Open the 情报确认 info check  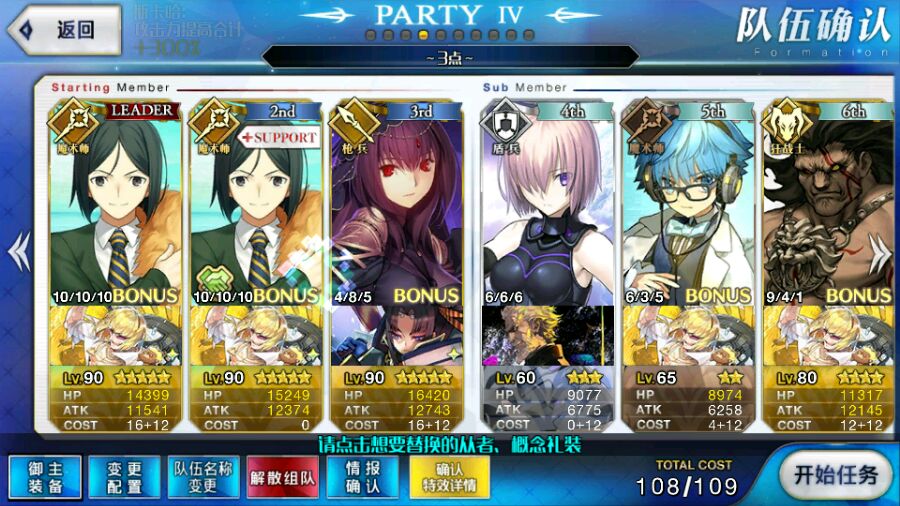364,476
